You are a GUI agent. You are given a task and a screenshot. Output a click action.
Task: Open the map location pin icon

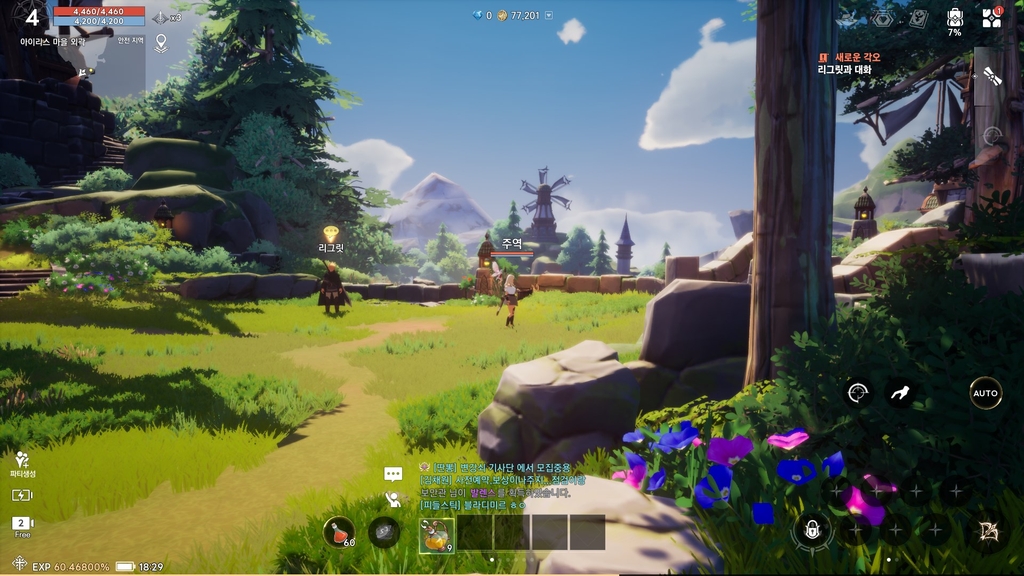click(x=161, y=42)
